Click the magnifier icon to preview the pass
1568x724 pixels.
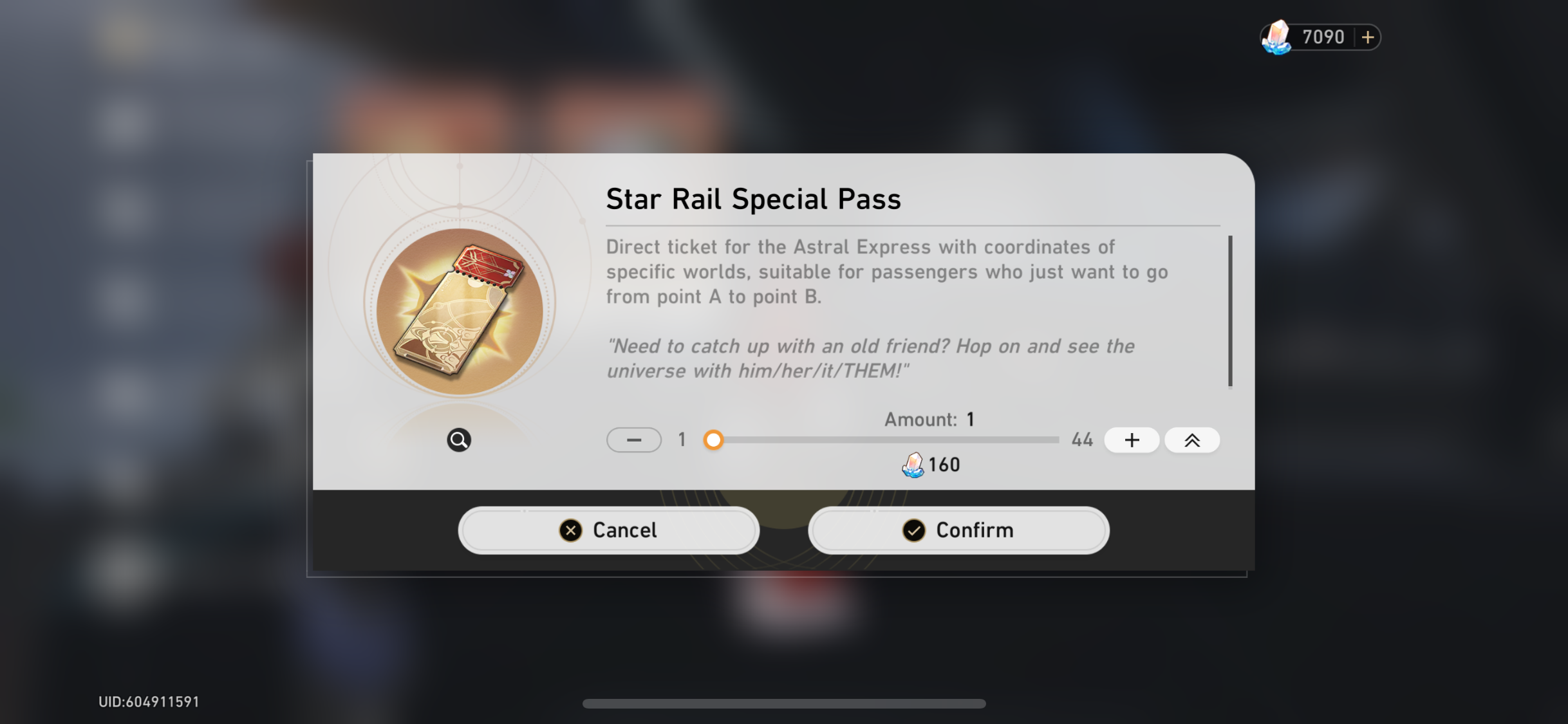tap(458, 440)
